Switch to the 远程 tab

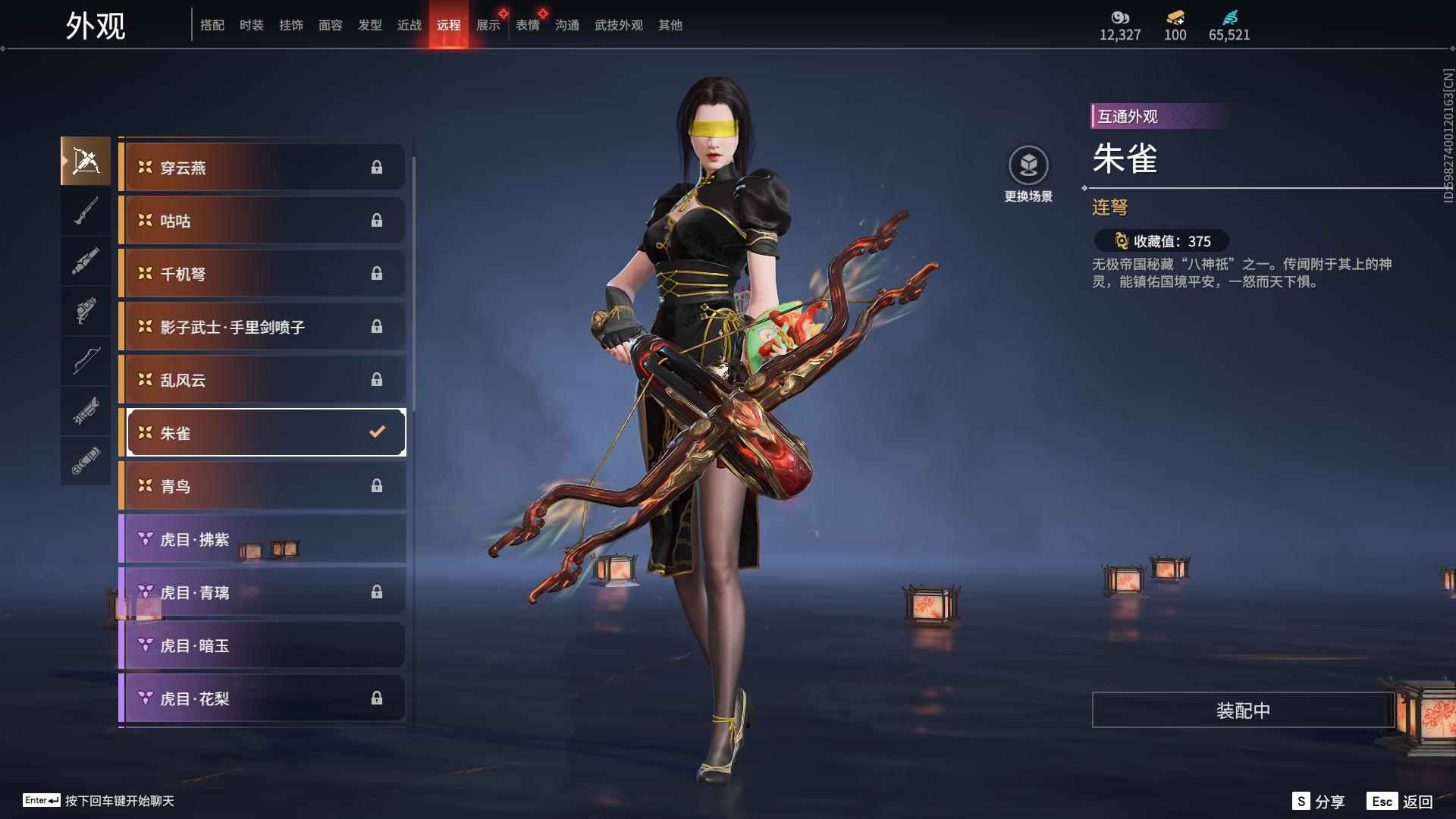pyautogui.click(x=450, y=24)
